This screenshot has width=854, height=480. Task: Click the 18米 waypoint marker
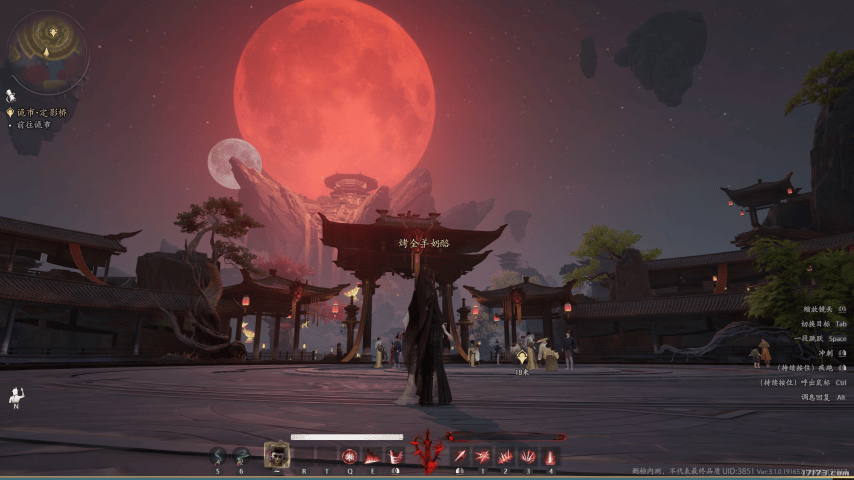point(521,353)
